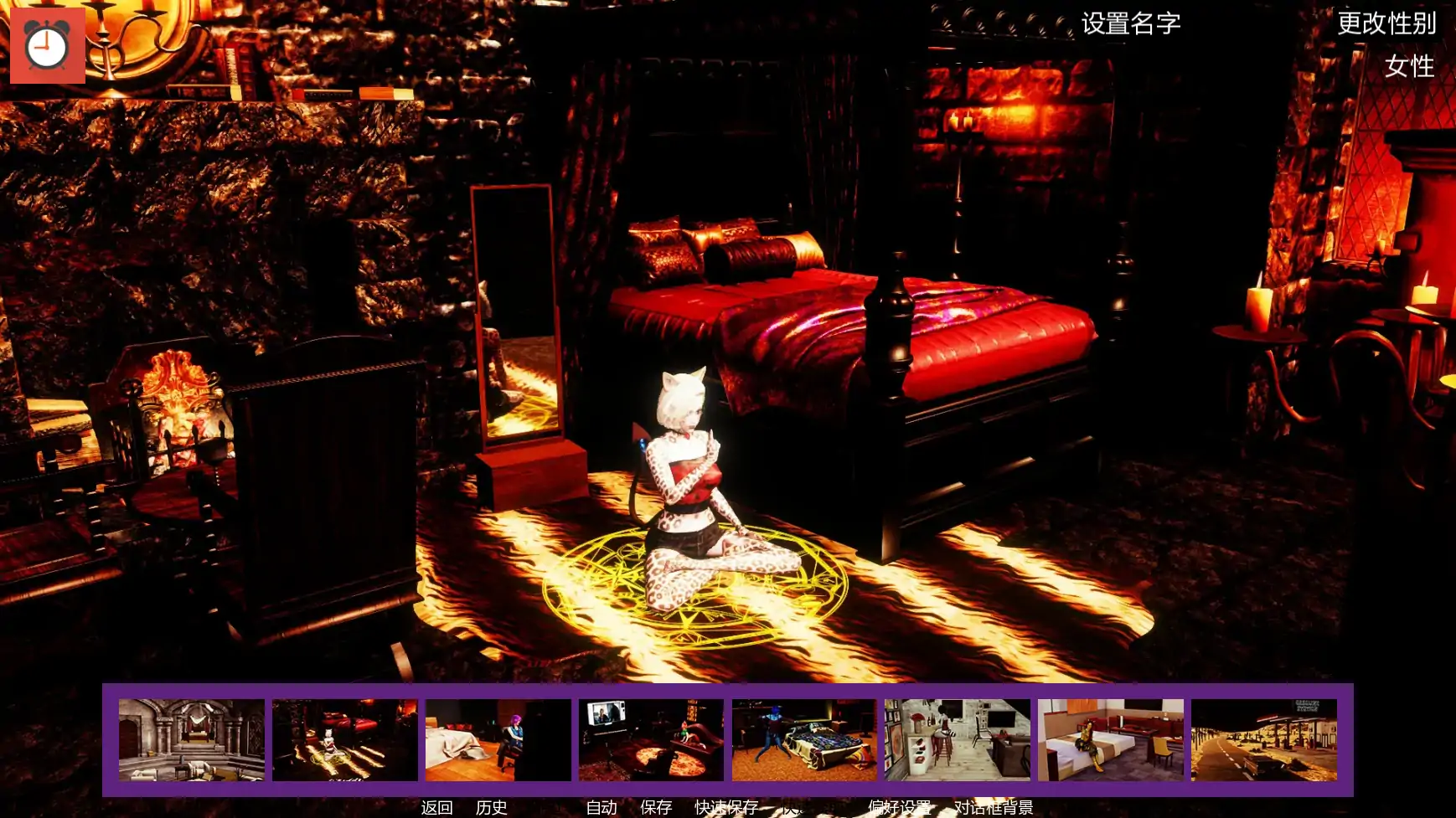Open the 历史 dialogue history
The height and width of the screenshot is (818, 1456).
[x=491, y=808]
